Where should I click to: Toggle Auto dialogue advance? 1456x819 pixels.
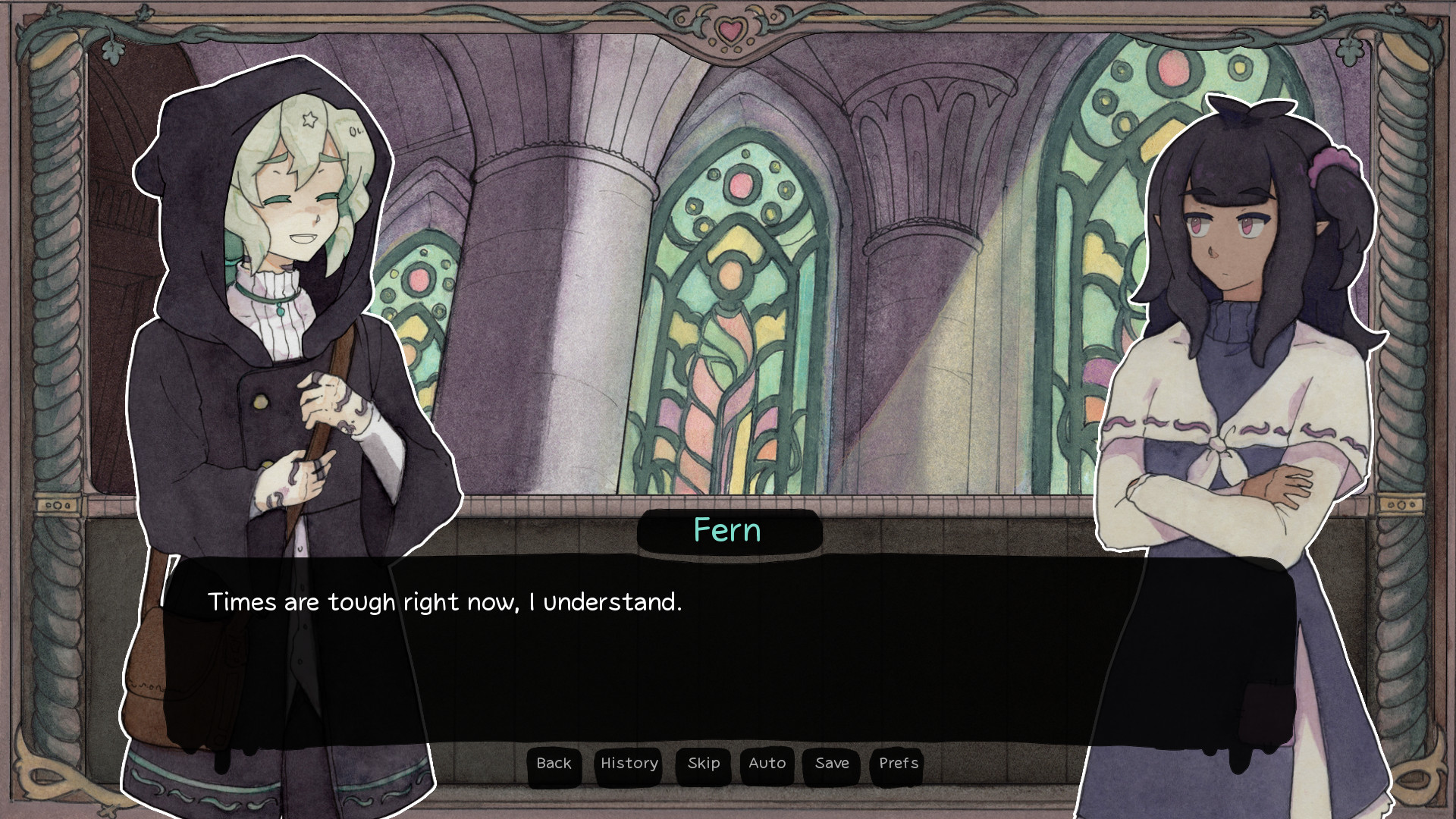[767, 764]
